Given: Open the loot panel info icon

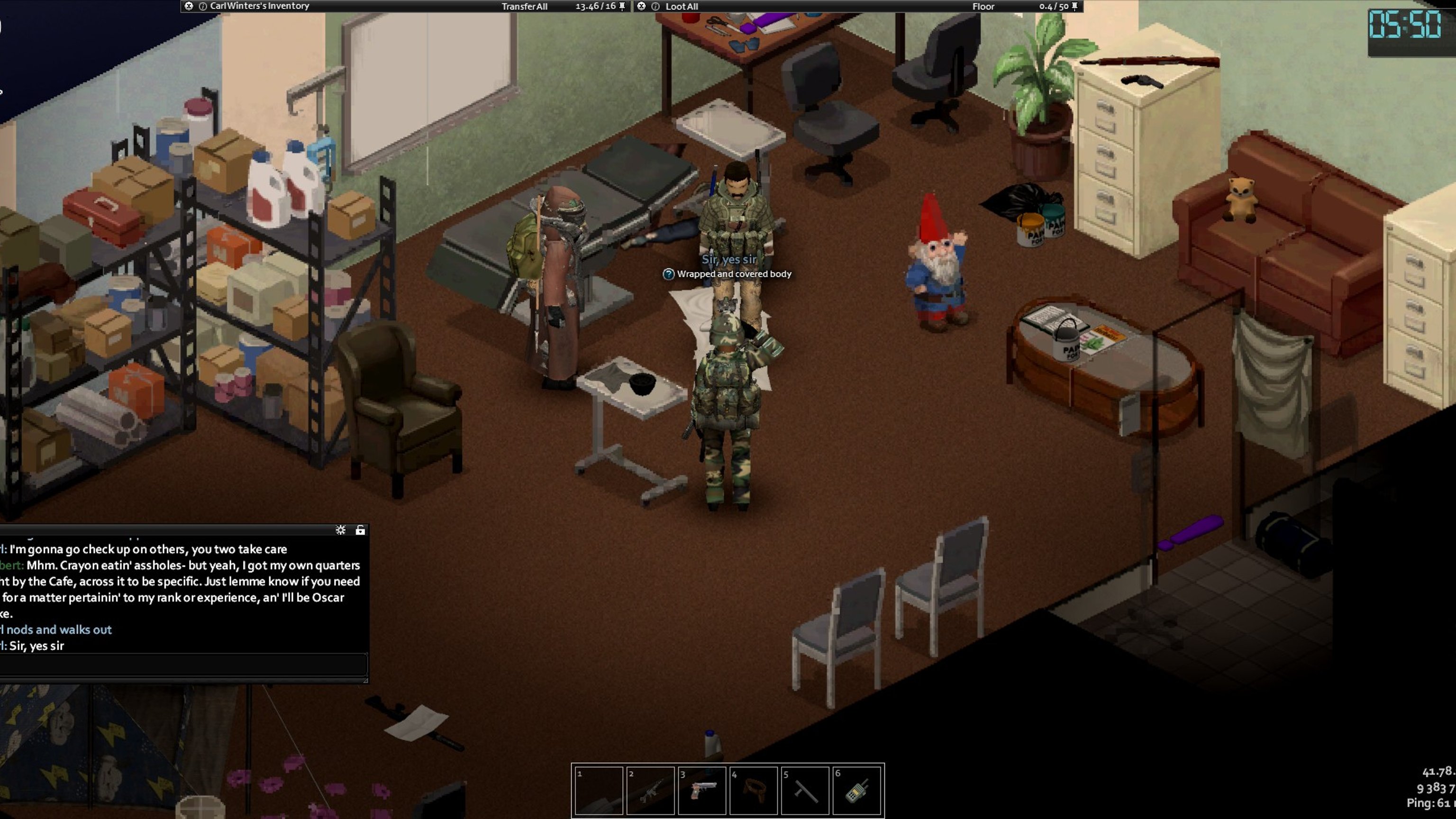Looking at the screenshot, I should click(x=655, y=6).
